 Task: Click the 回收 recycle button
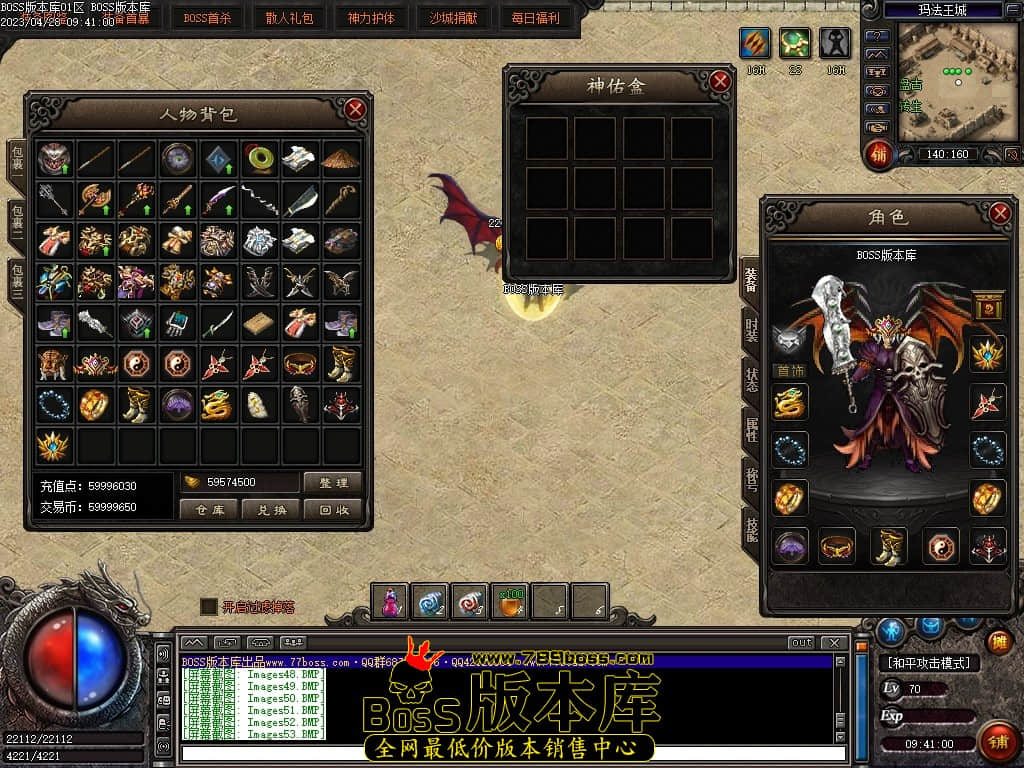[332, 509]
